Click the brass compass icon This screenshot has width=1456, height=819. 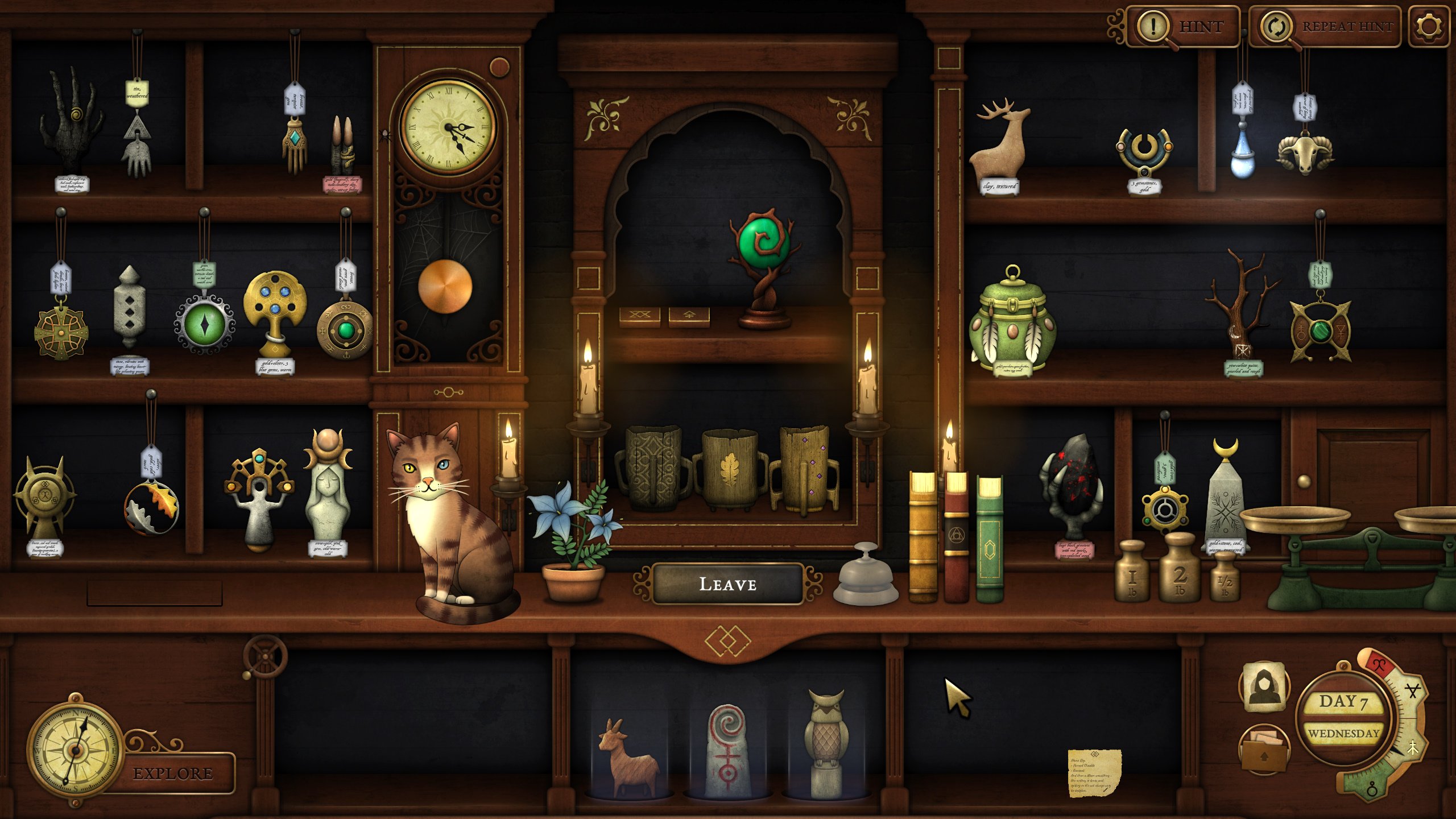pos(75,749)
